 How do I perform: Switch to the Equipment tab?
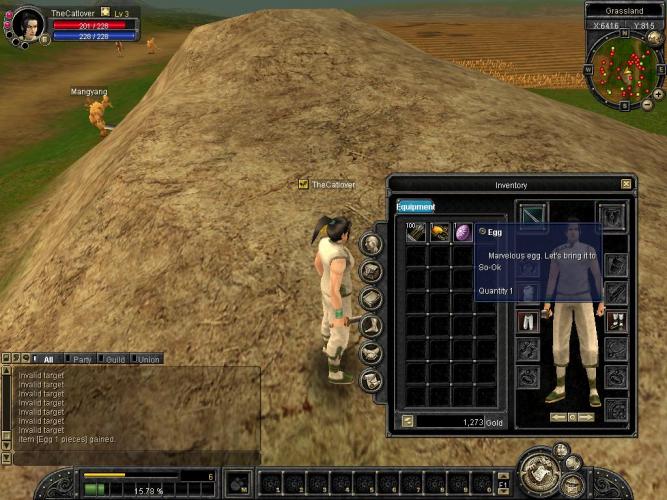click(415, 207)
